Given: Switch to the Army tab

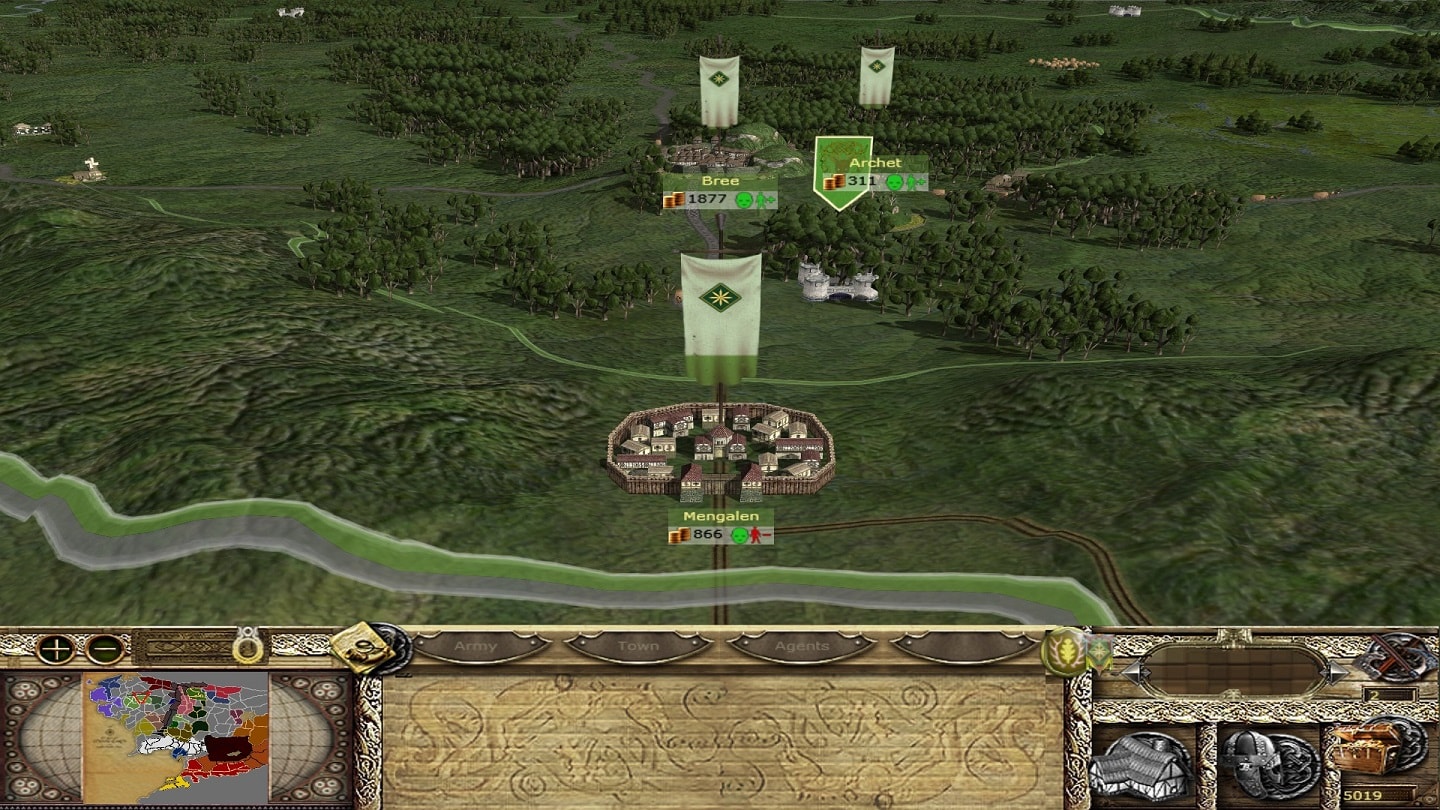Looking at the screenshot, I should [476, 647].
